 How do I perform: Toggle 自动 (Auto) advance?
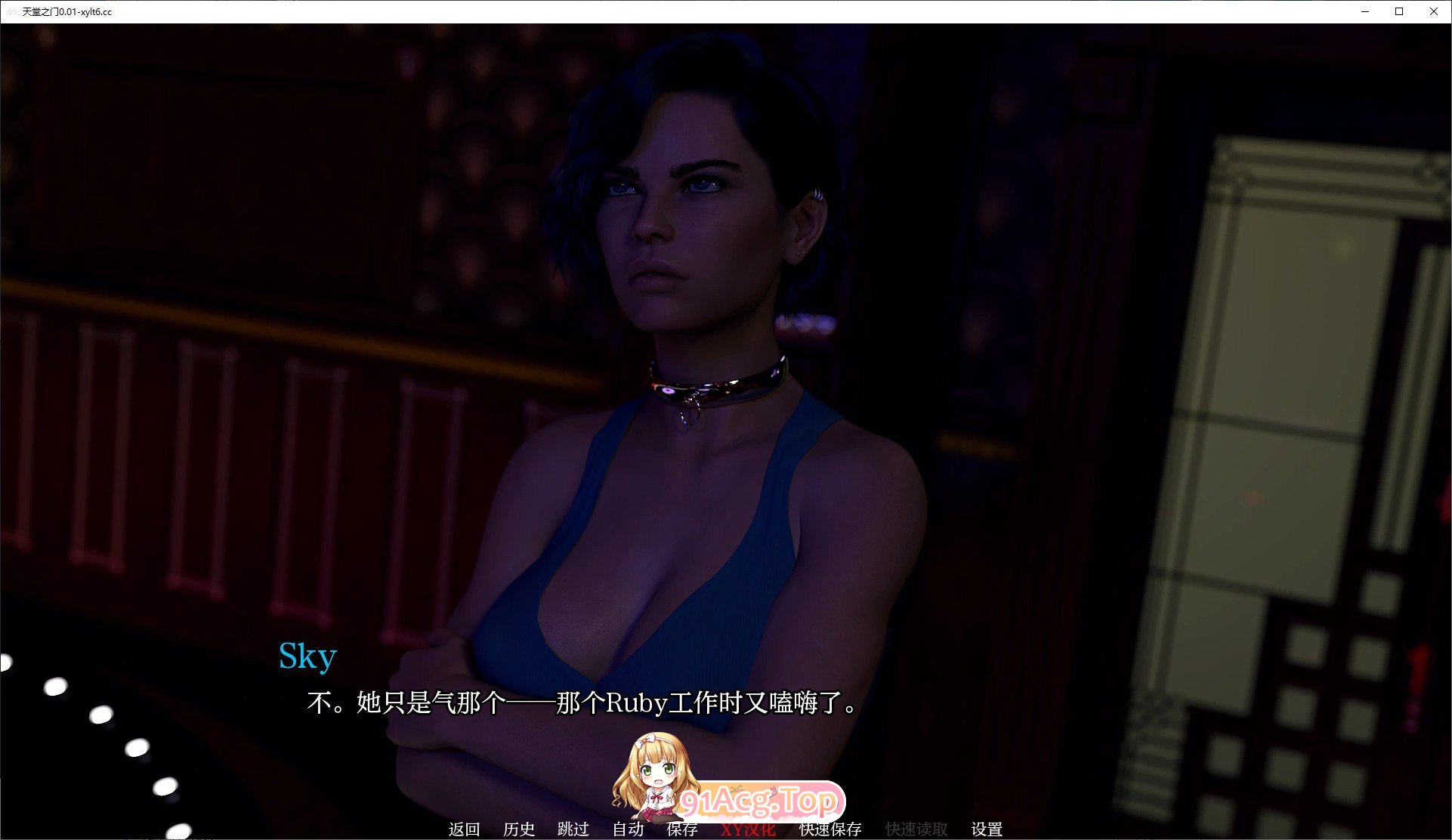click(x=628, y=829)
